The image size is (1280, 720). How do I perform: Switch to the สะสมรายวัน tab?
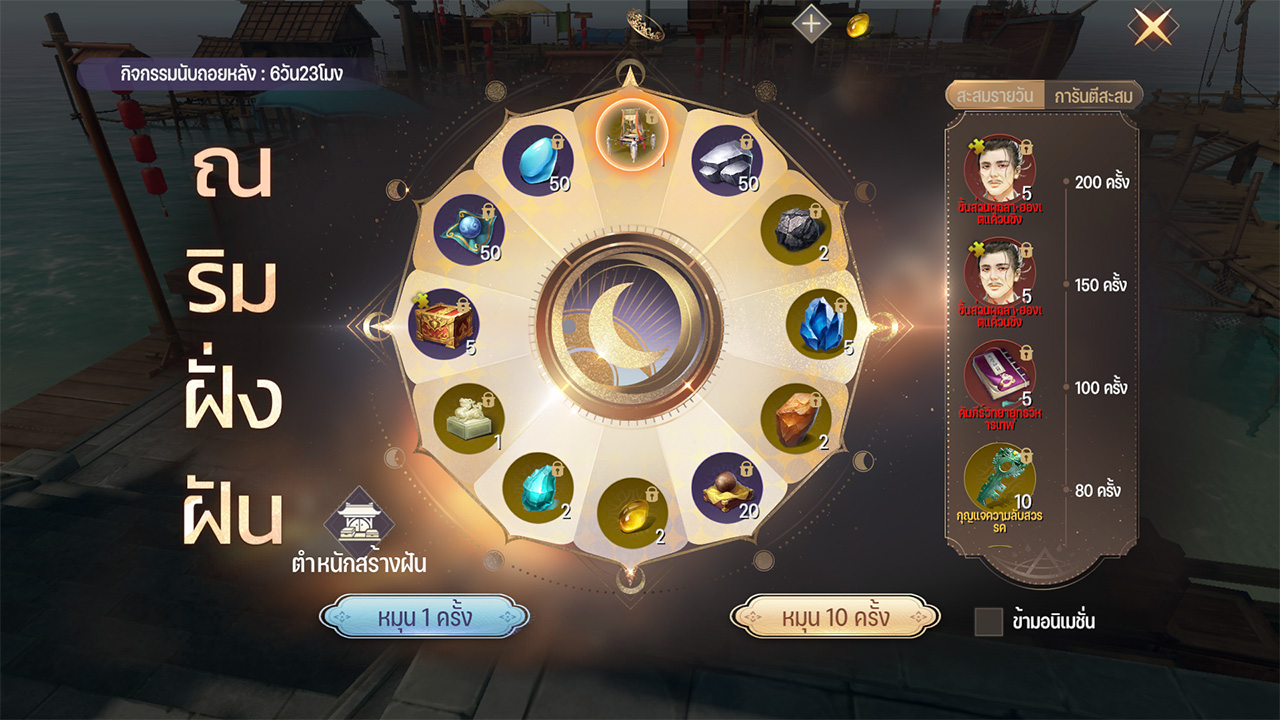pyautogui.click(x=994, y=96)
